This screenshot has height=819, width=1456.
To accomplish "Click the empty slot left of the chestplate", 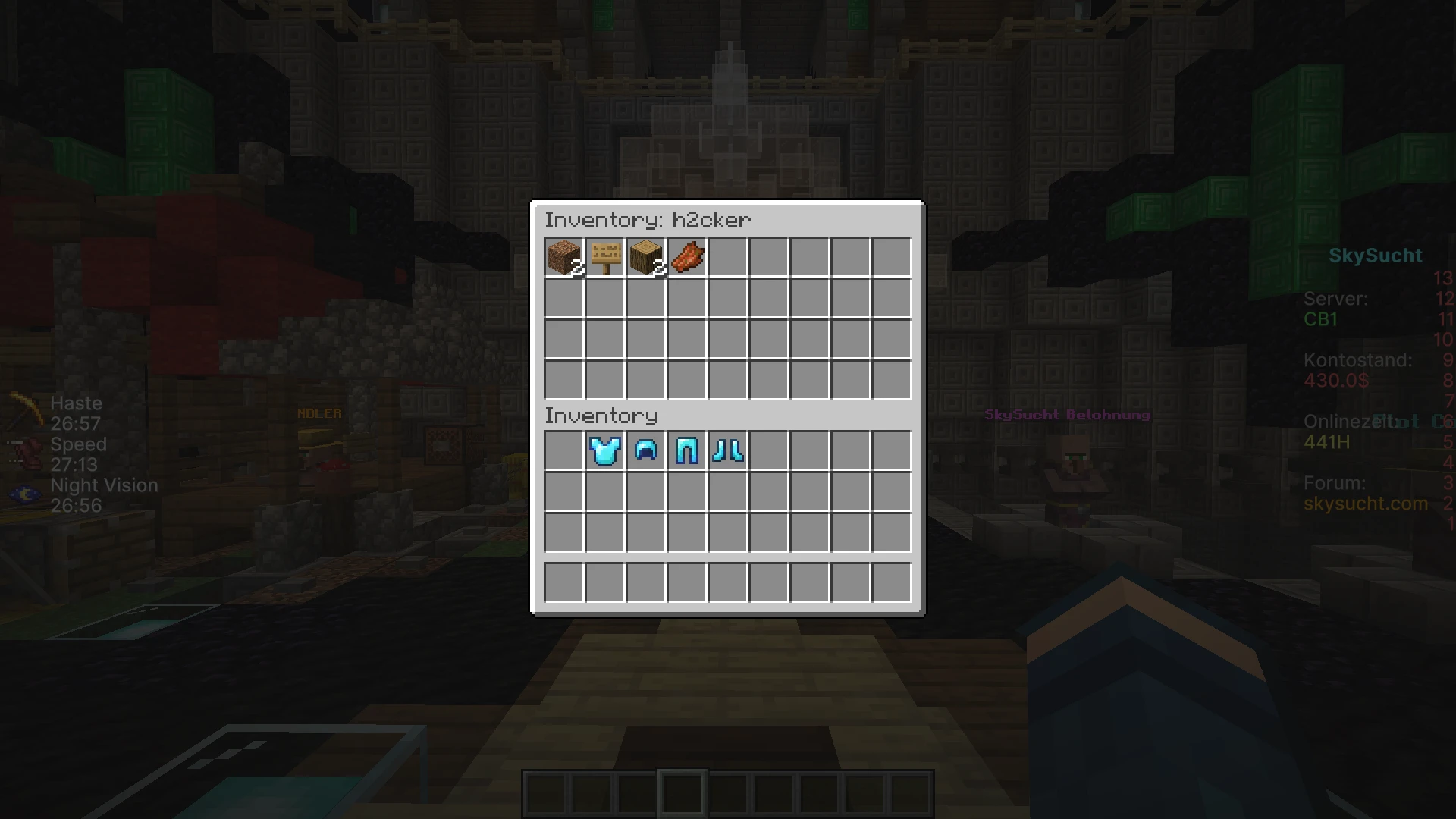I will [564, 450].
